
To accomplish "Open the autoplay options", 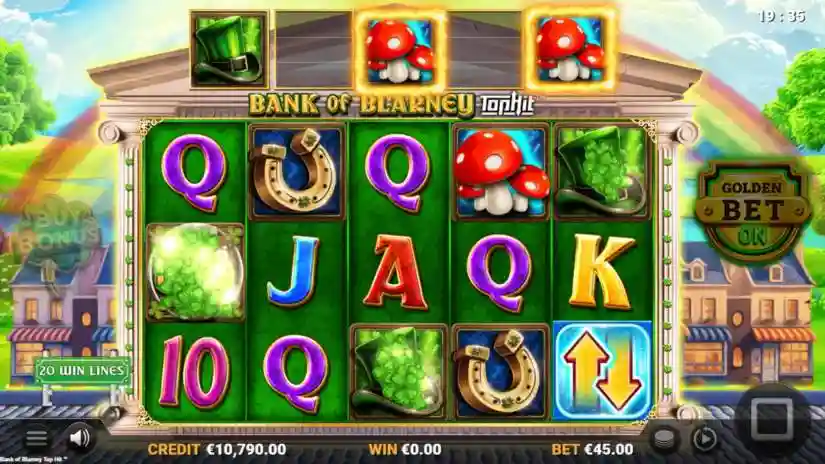I will click(x=704, y=438).
